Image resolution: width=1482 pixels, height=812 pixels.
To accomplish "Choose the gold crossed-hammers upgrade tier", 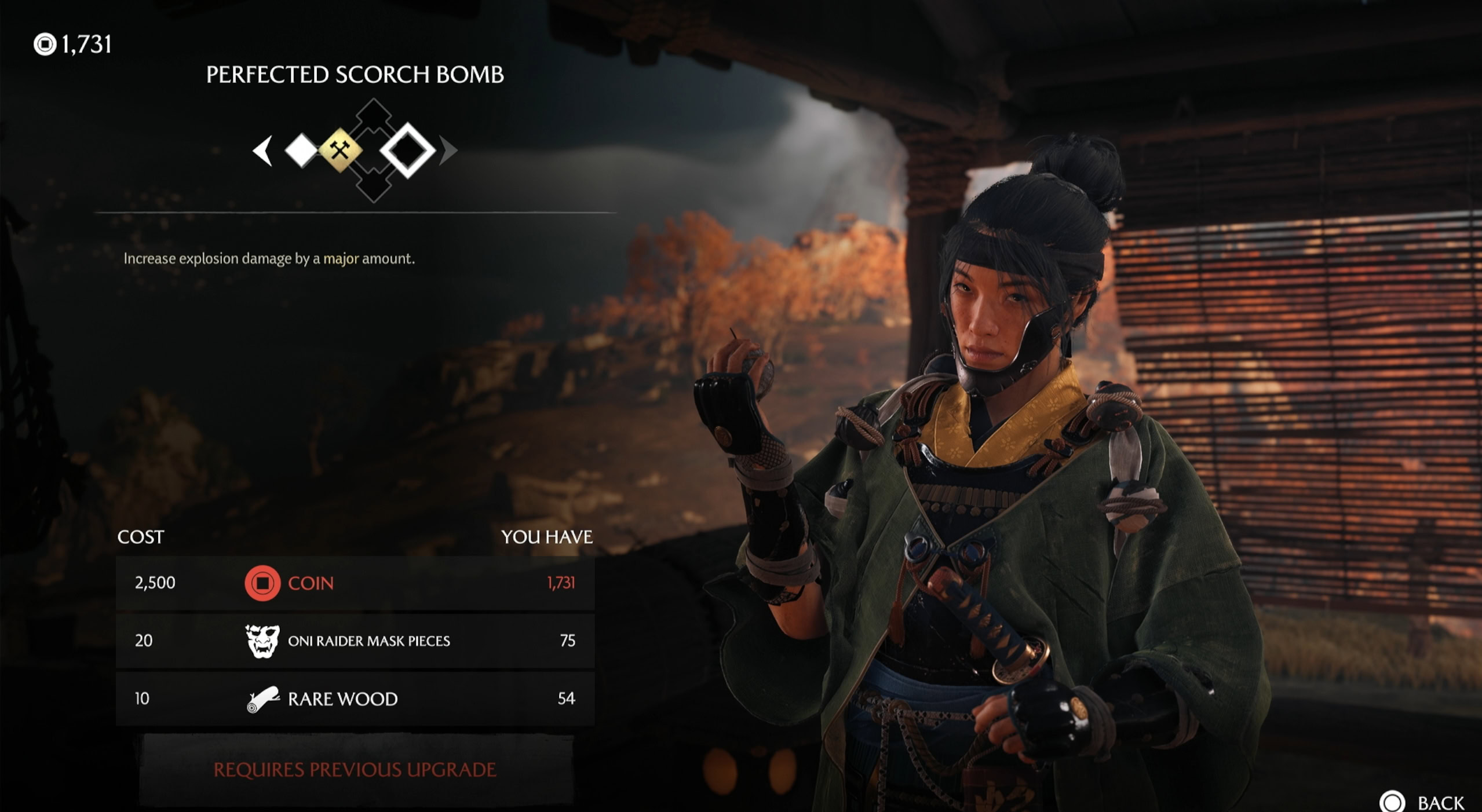I will [x=340, y=151].
